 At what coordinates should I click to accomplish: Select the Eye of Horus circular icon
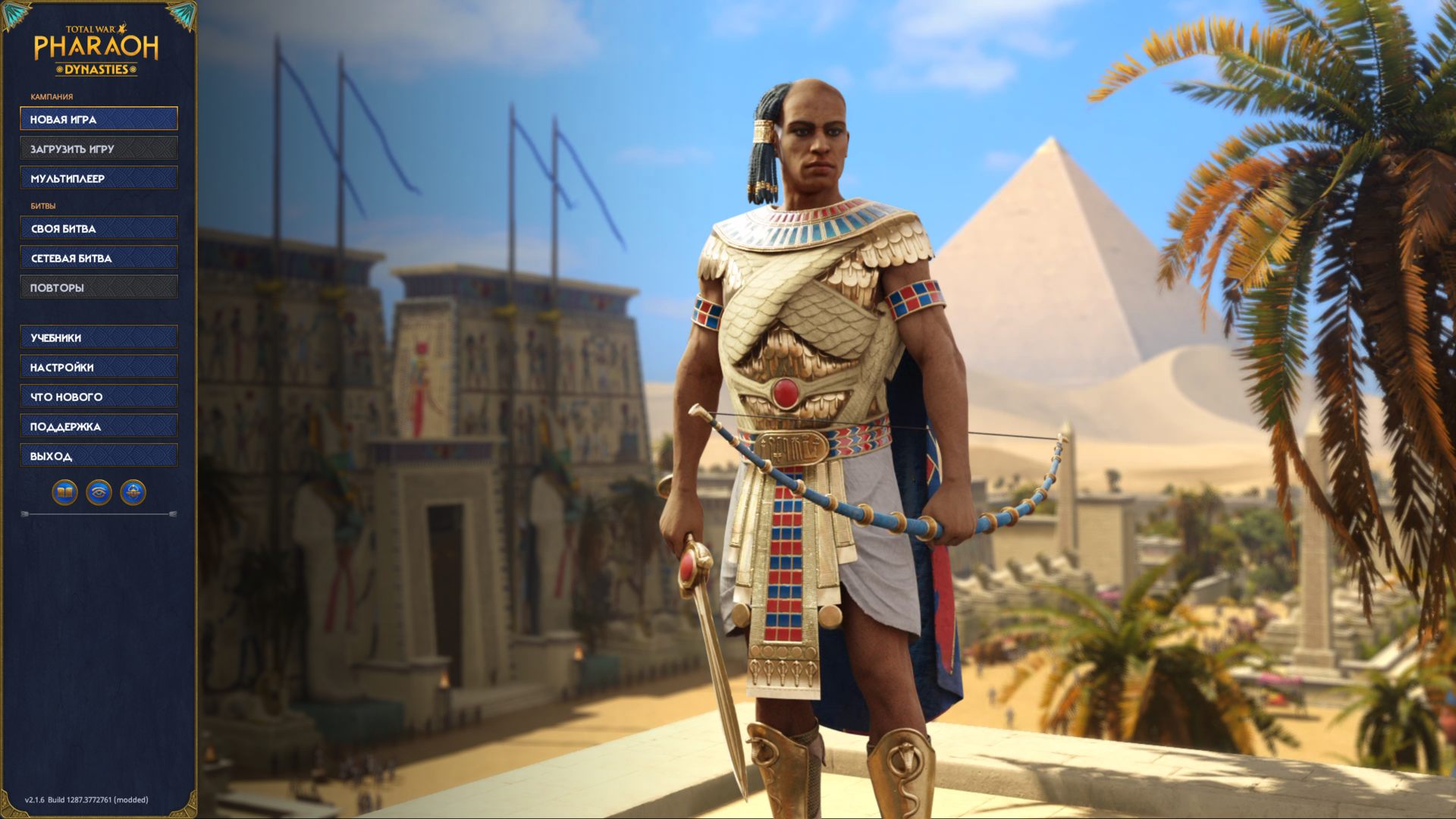[x=98, y=490]
